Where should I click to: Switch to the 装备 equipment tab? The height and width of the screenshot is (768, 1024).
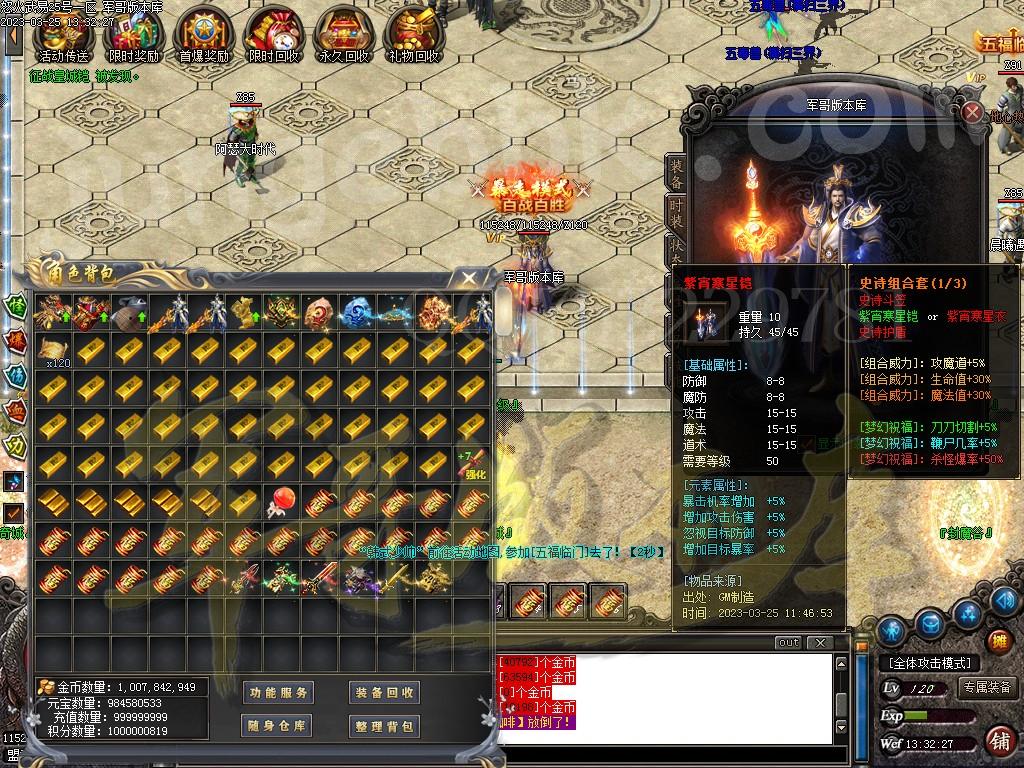click(x=677, y=174)
